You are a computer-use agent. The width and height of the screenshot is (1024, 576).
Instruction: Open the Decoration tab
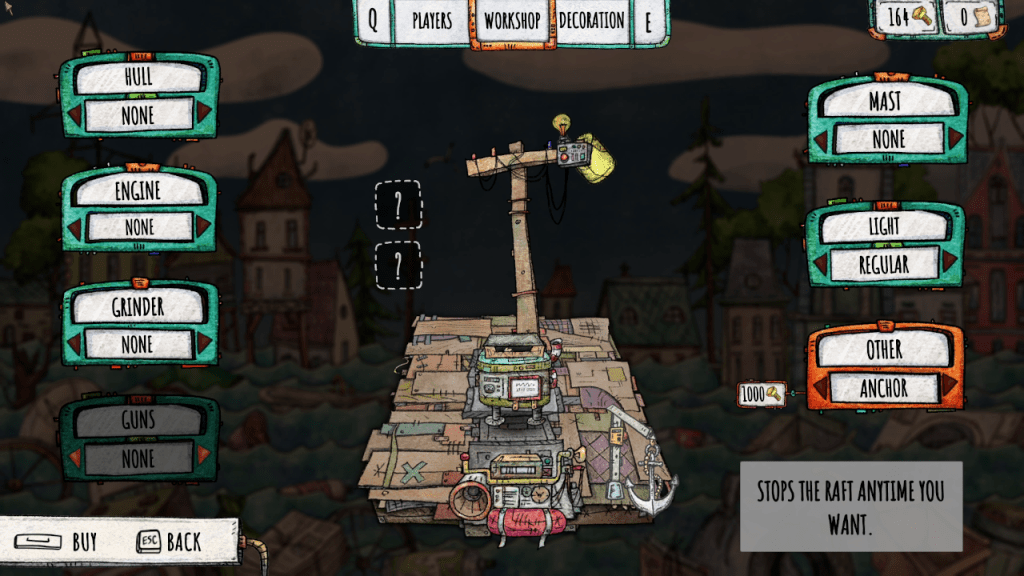[x=592, y=21]
